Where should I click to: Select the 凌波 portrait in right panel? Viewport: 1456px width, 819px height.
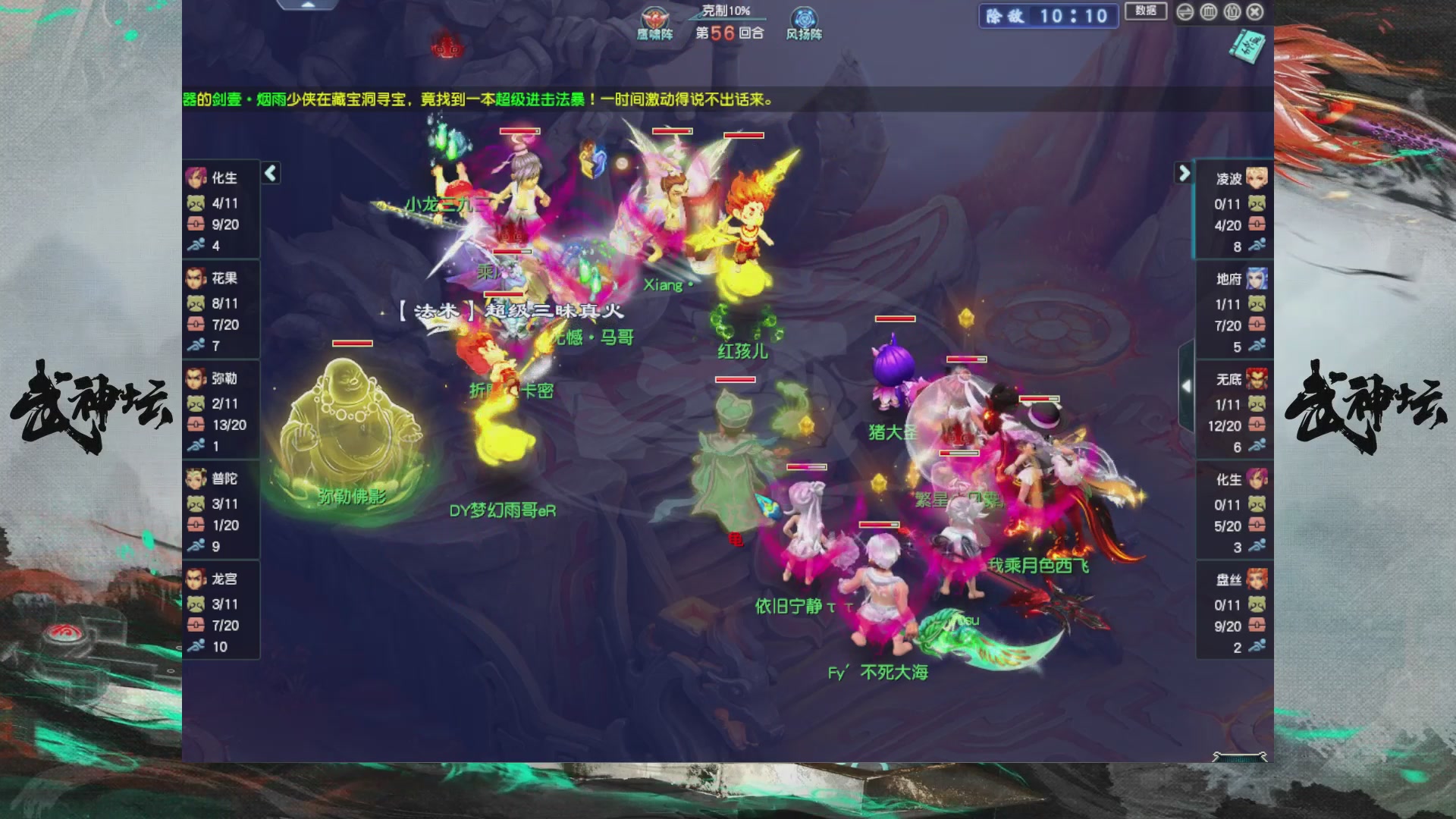[x=1259, y=176]
